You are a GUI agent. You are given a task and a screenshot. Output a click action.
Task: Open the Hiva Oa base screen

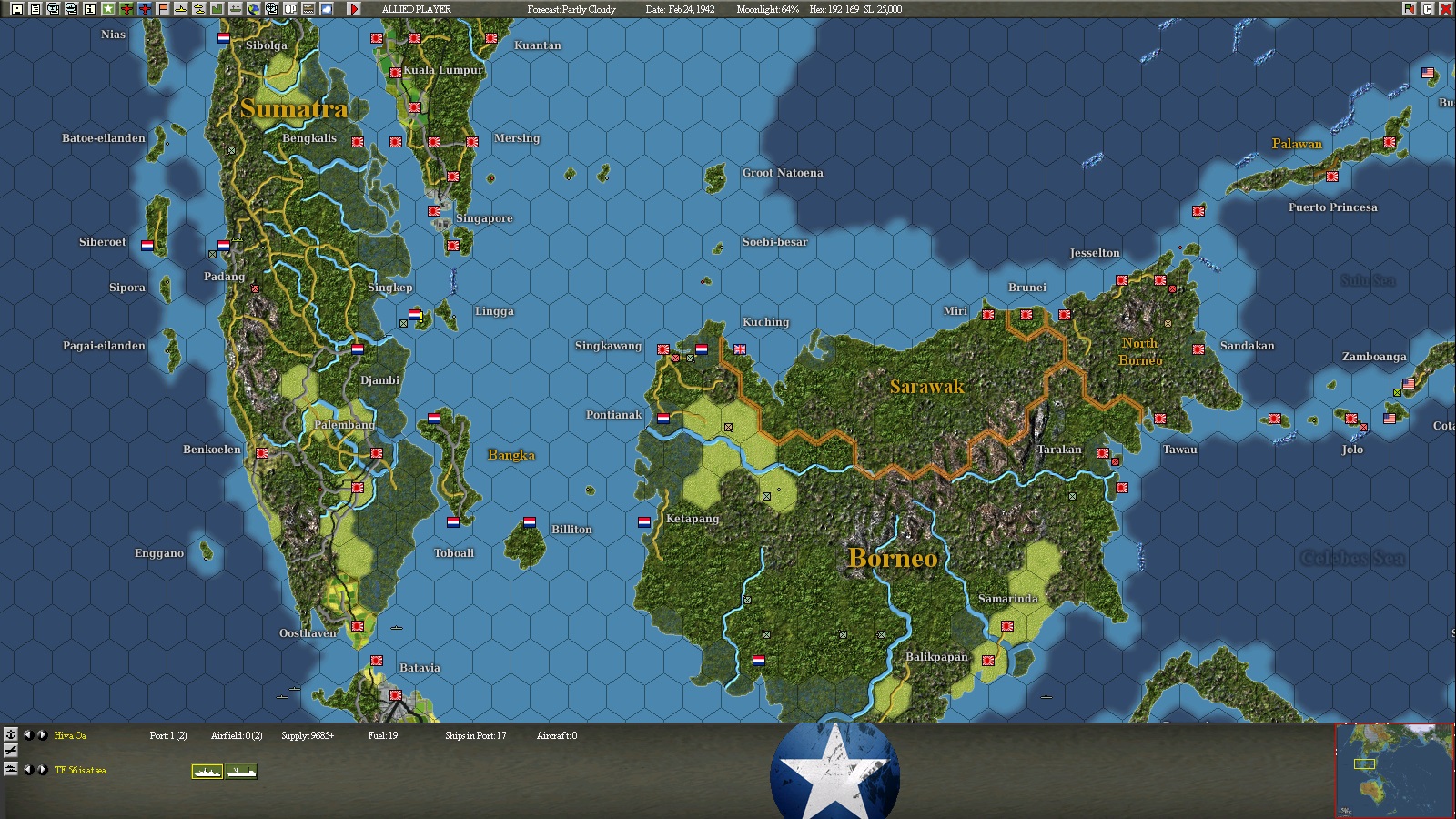(70, 736)
